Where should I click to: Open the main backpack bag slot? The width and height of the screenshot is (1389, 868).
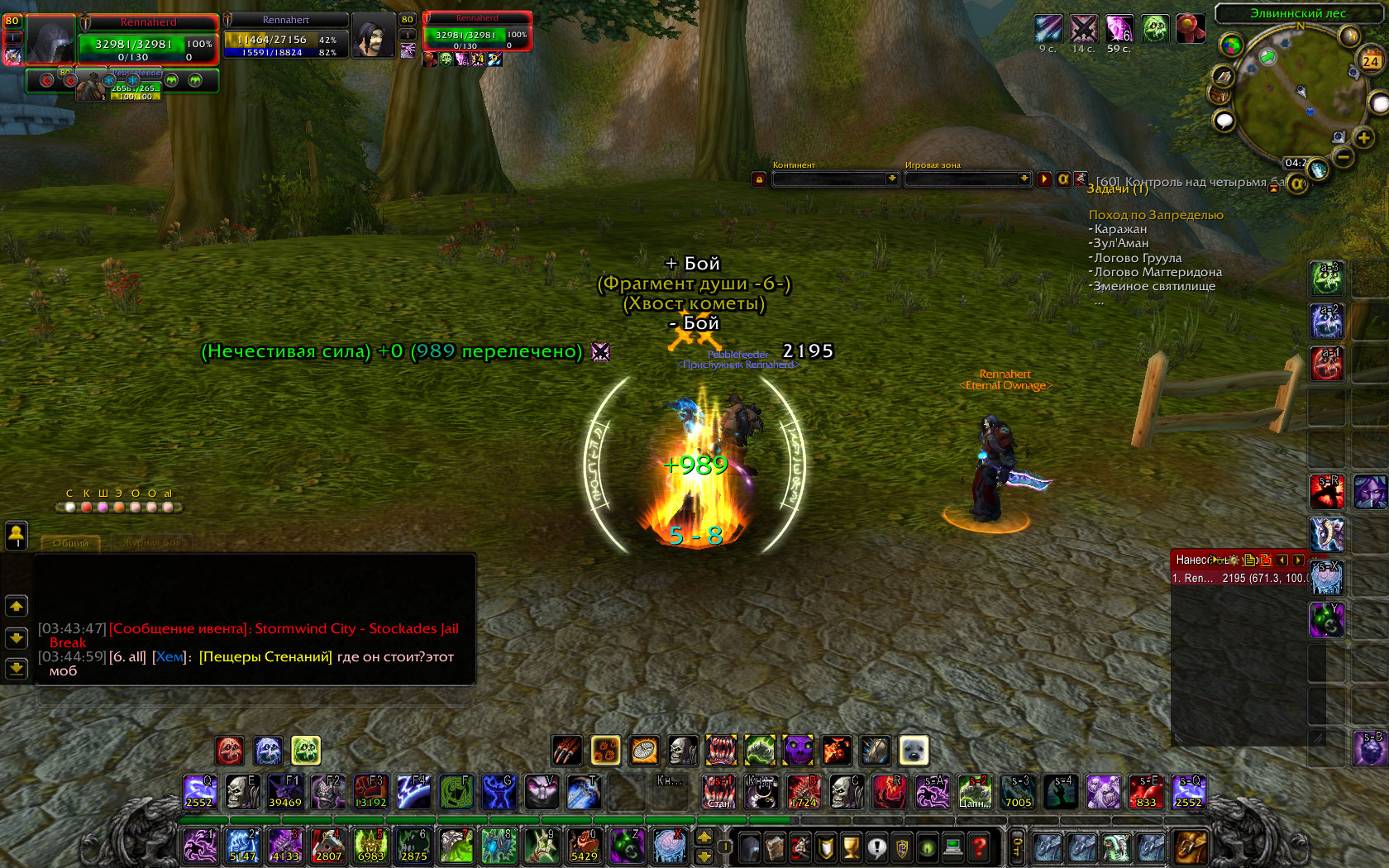click(x=1191, y=847)
